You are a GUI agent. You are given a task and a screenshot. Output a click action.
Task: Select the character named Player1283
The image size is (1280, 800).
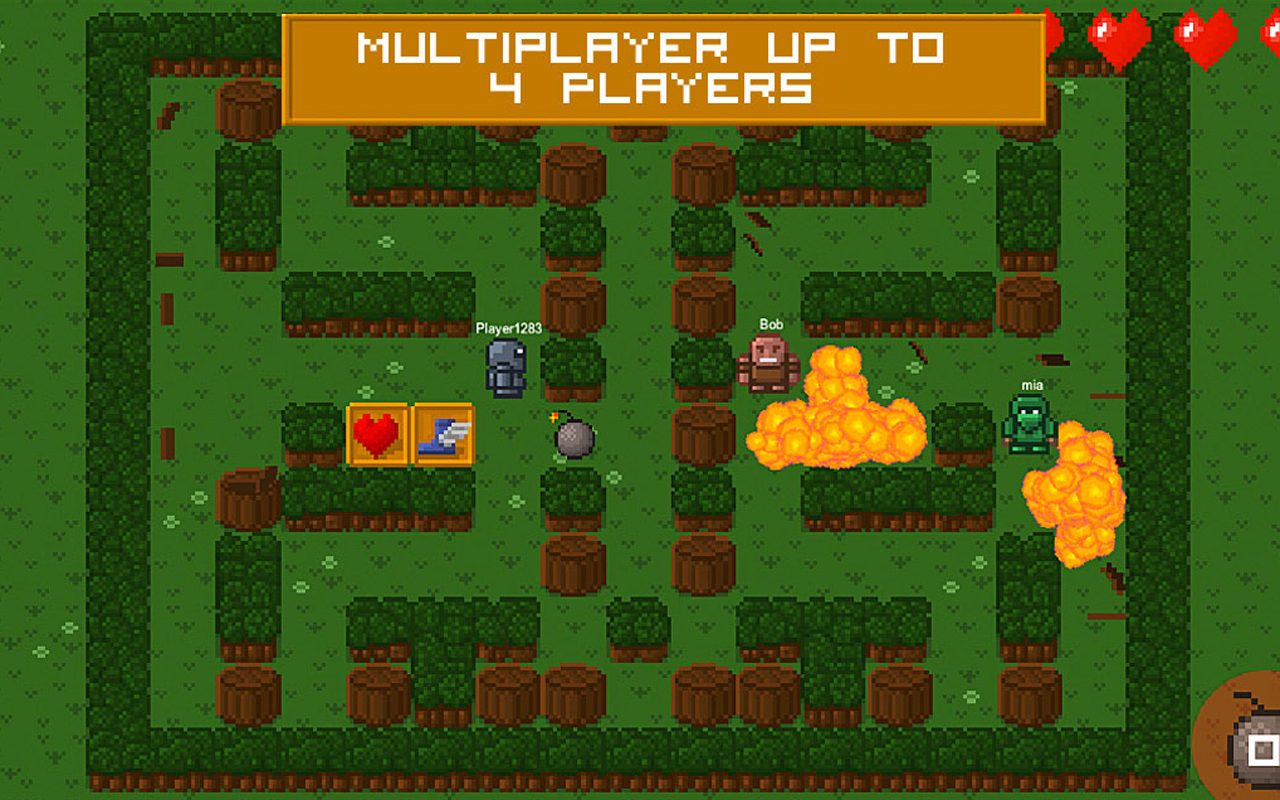(x=505, y=368)
